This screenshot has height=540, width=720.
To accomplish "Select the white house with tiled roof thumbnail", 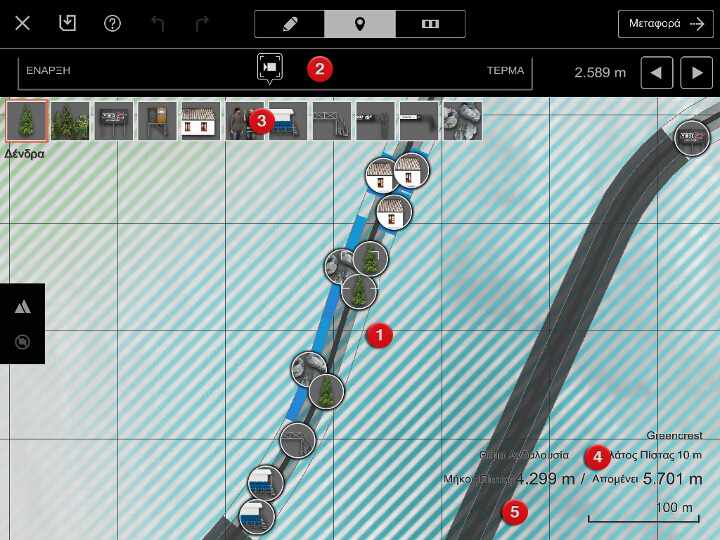I will click(x=200, y=121).
